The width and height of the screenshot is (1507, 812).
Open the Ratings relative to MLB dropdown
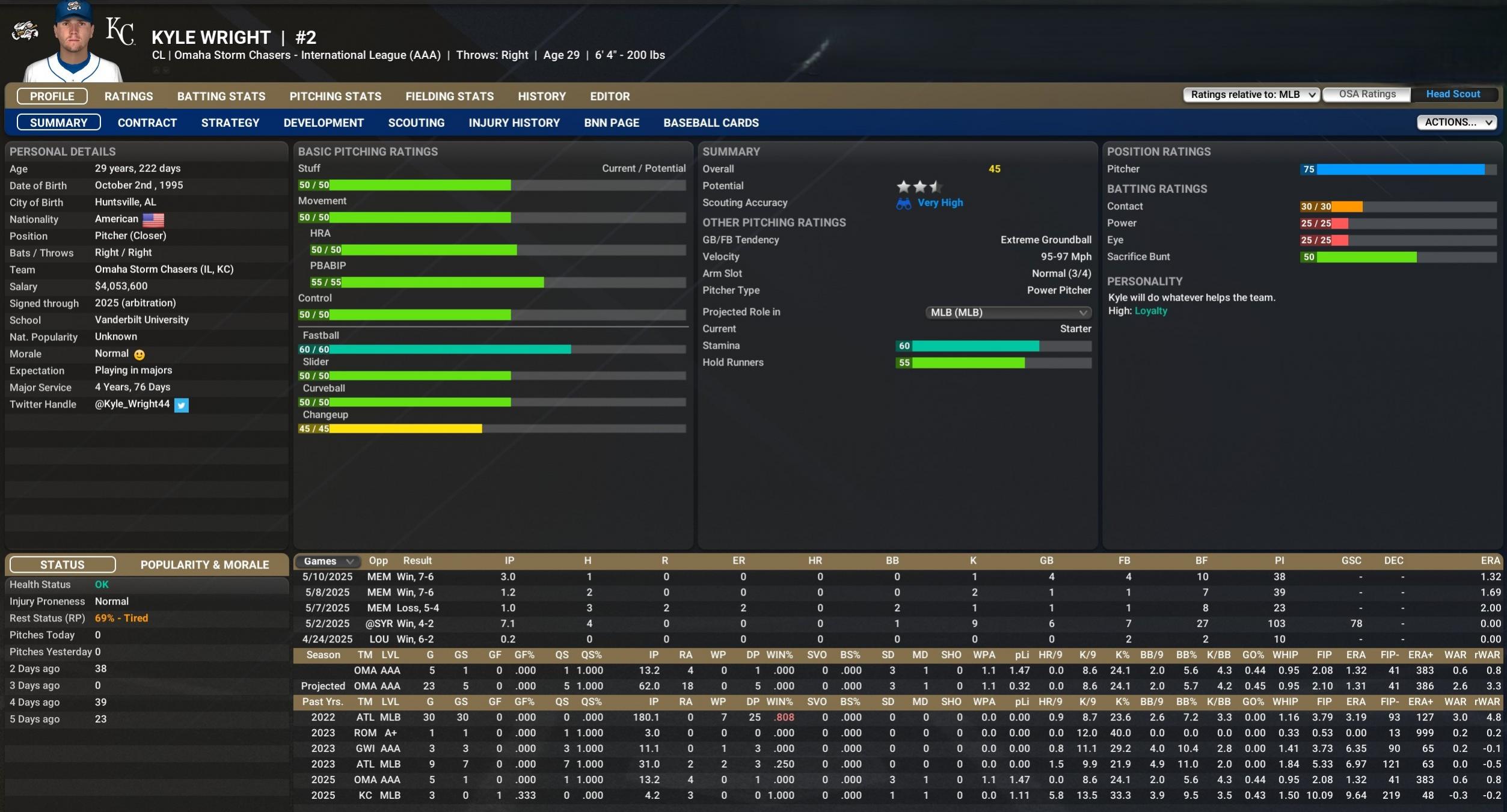pyautogui.click(x=1251, y=94)
